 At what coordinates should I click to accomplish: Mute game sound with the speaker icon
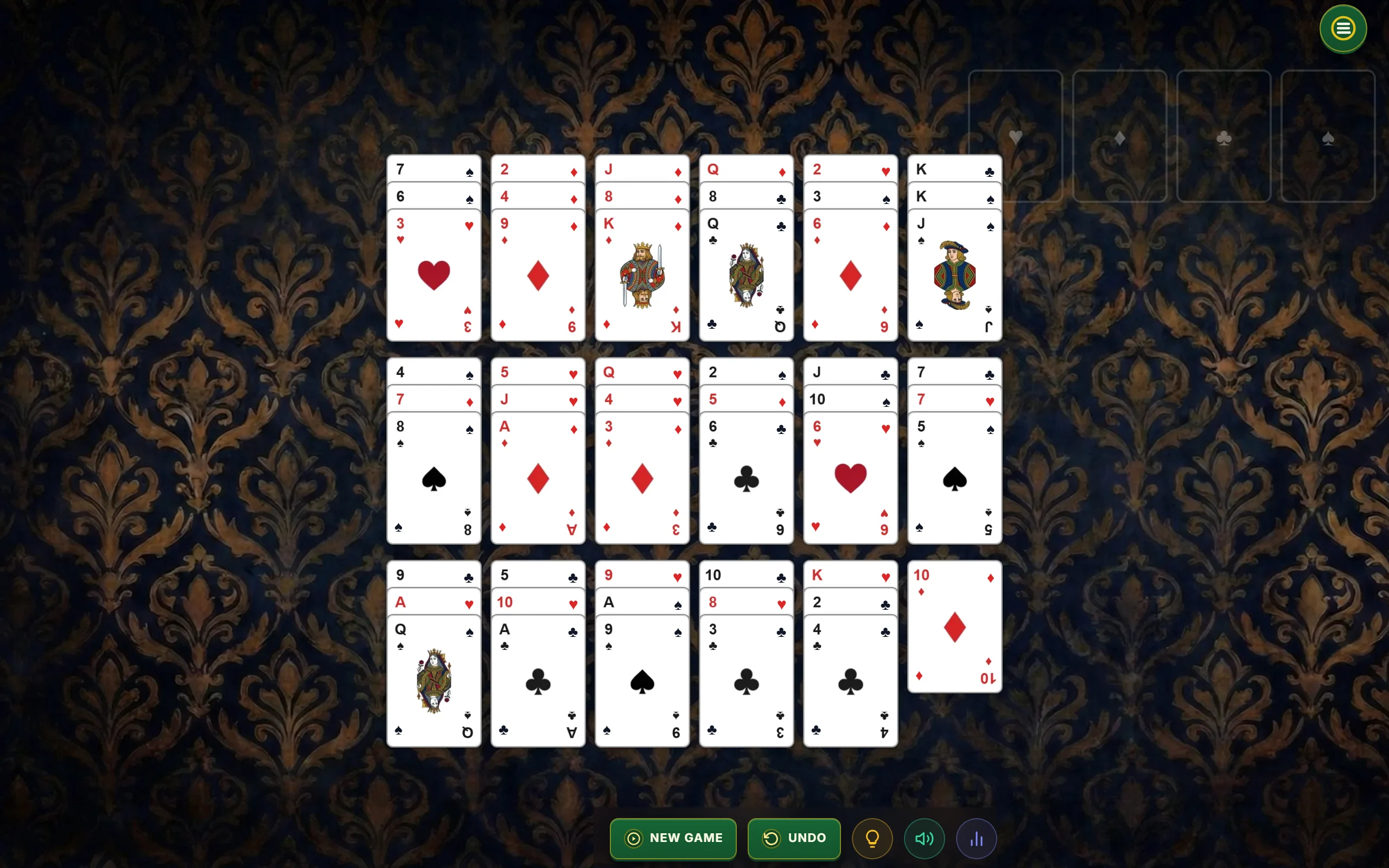tap(924, 838)
